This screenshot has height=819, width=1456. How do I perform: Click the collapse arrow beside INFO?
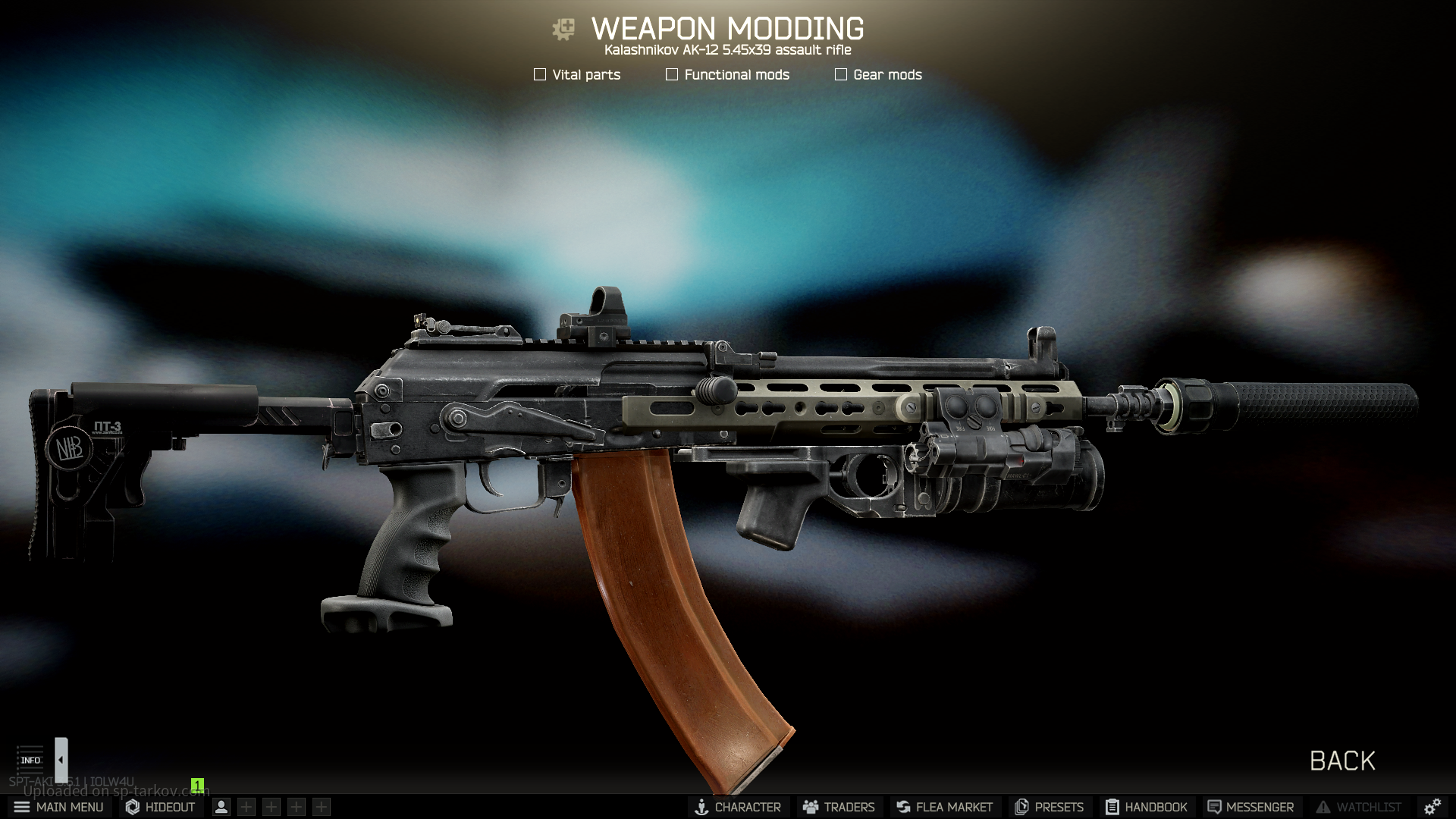coord(61,759)
